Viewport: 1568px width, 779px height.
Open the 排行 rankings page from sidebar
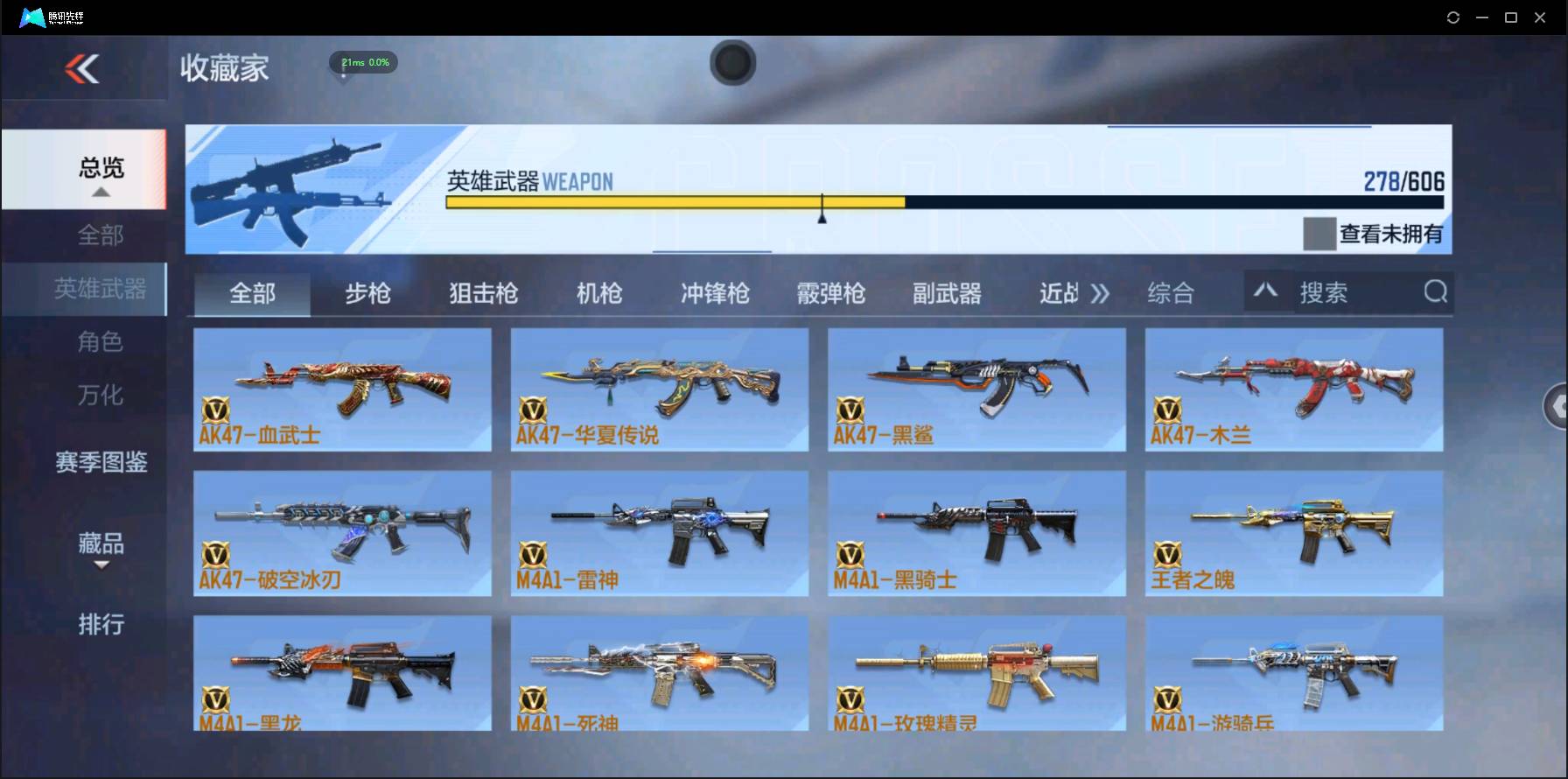[x=100, y=625]
